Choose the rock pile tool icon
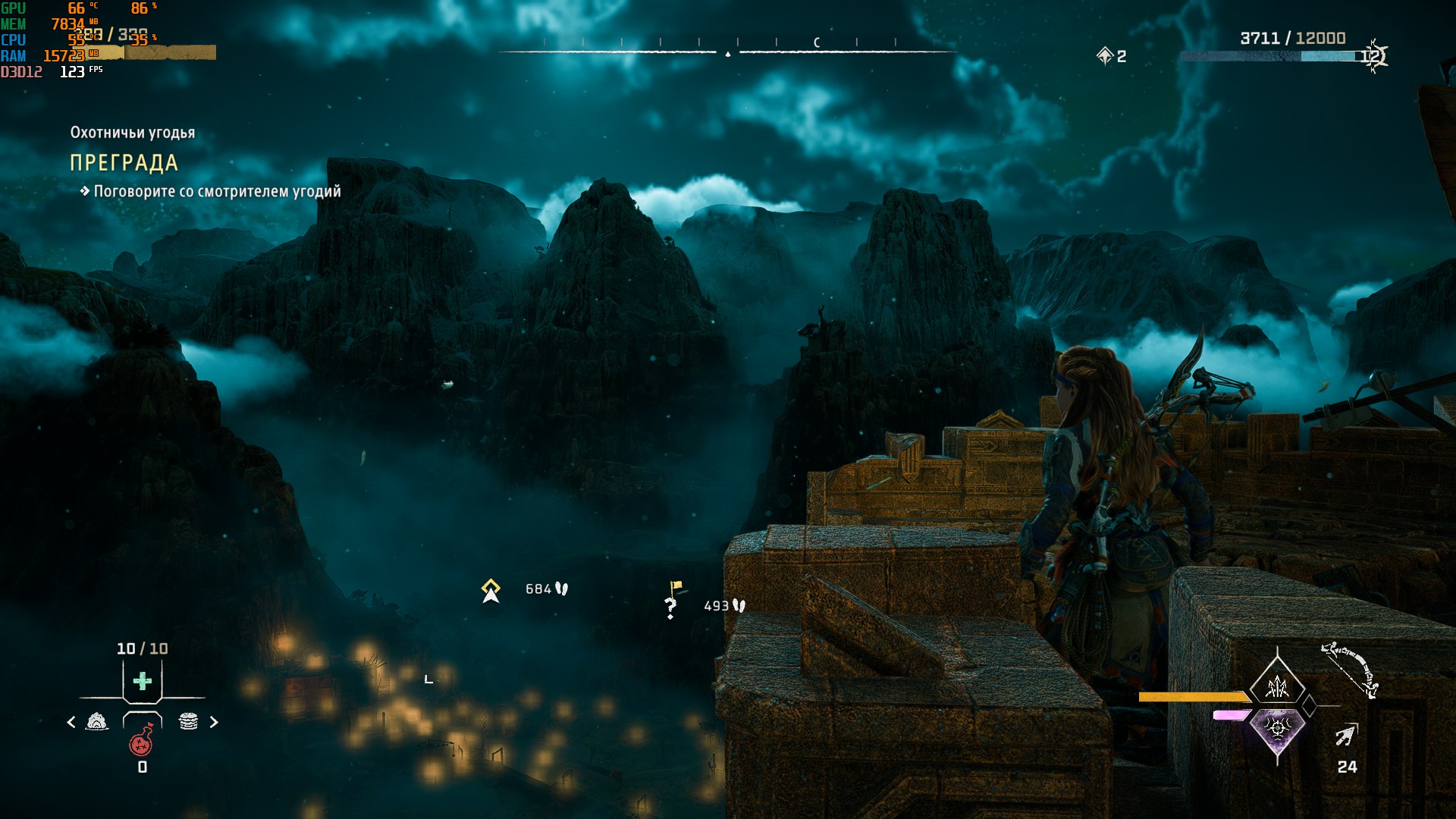This screenshot has width=1456, height=819. tap(97, 721)
